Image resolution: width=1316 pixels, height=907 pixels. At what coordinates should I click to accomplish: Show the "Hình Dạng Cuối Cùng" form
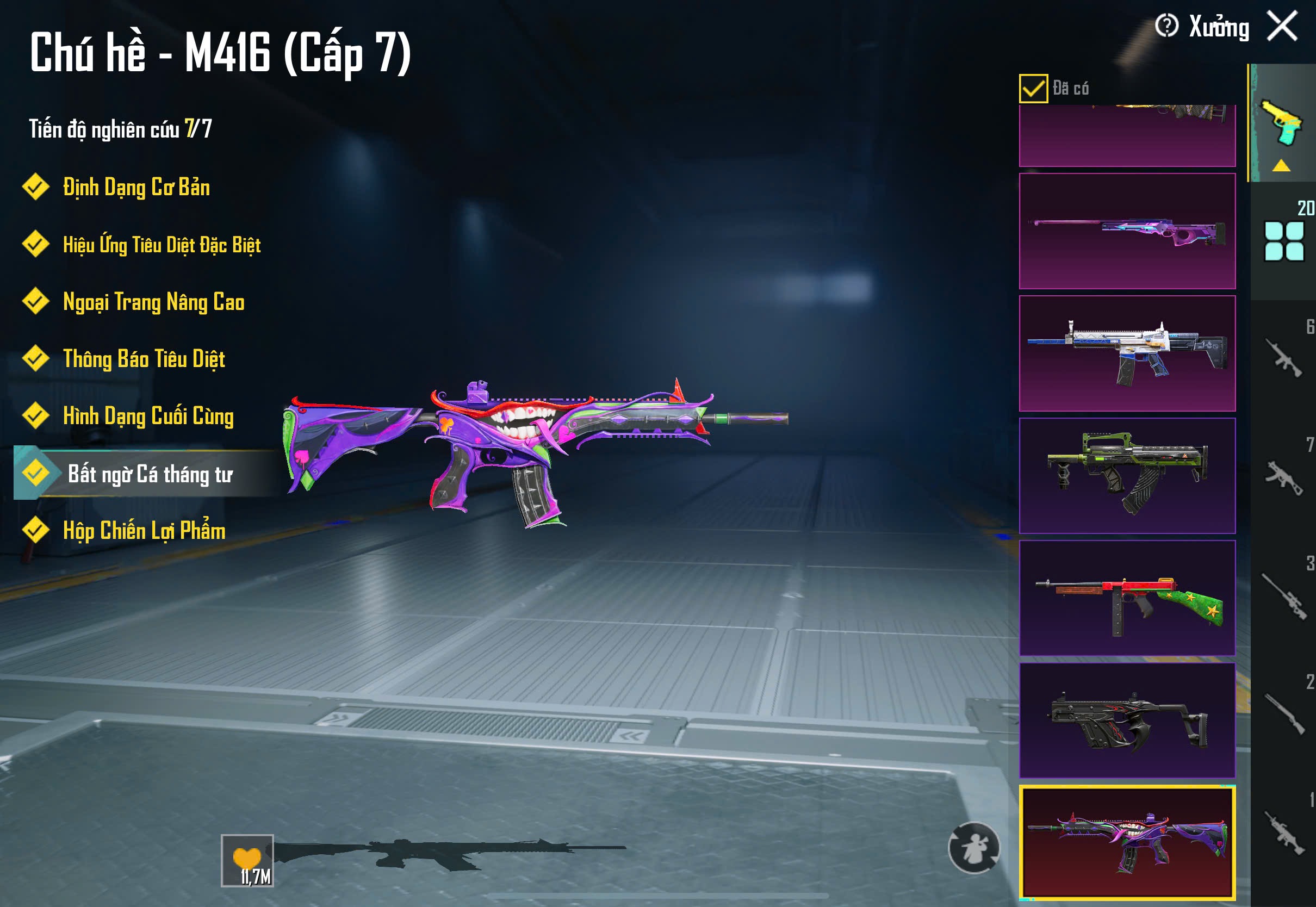(x=148, y=416)
